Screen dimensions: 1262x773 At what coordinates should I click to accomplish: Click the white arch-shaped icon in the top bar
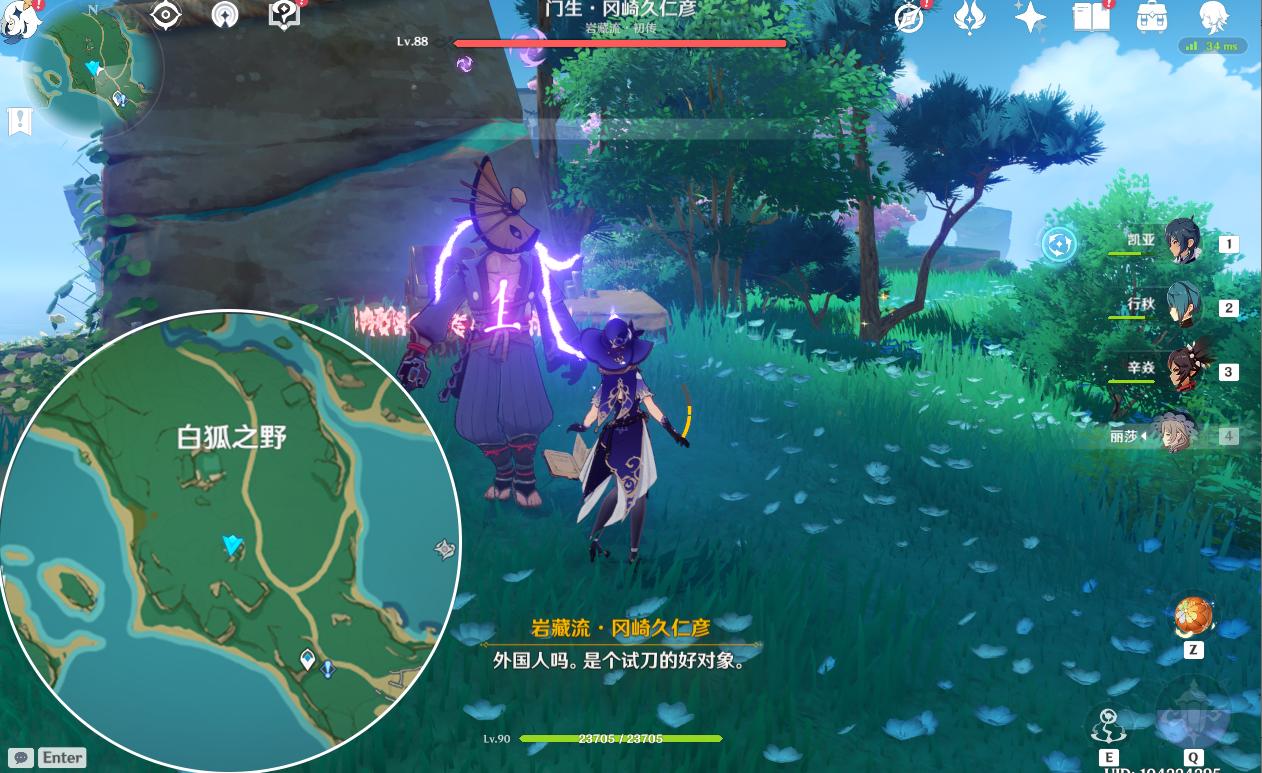point(225,16)
